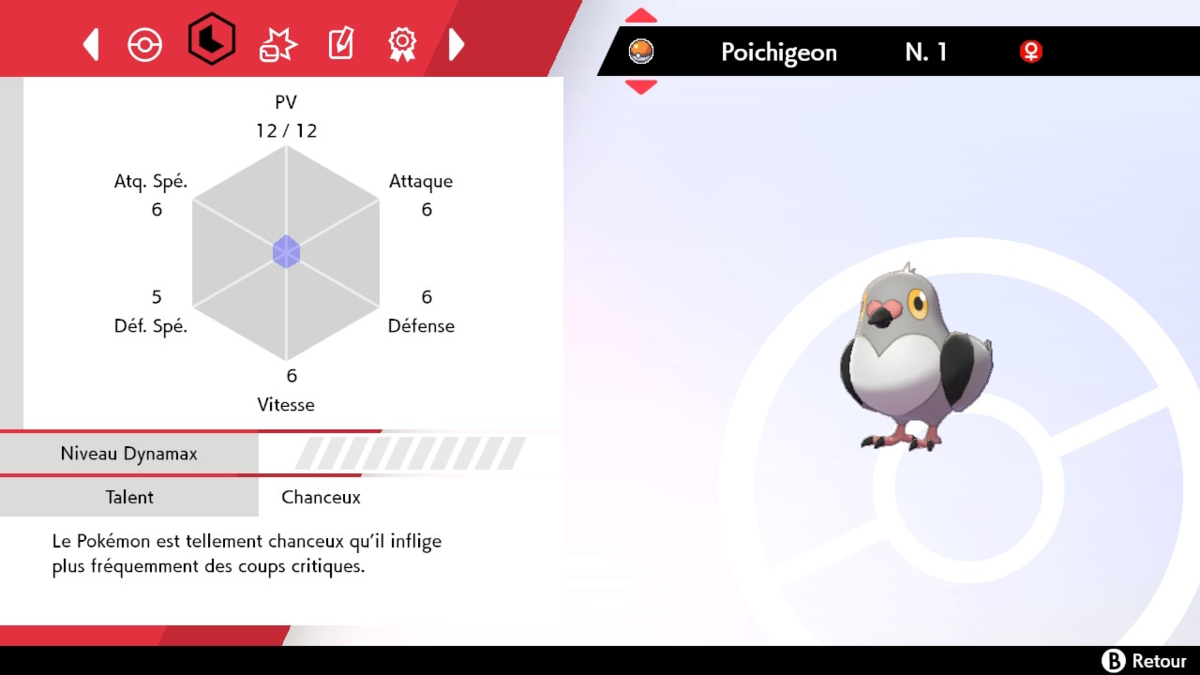
Task: Go to the next summary page arrow
Action: (x=456, y=44)
